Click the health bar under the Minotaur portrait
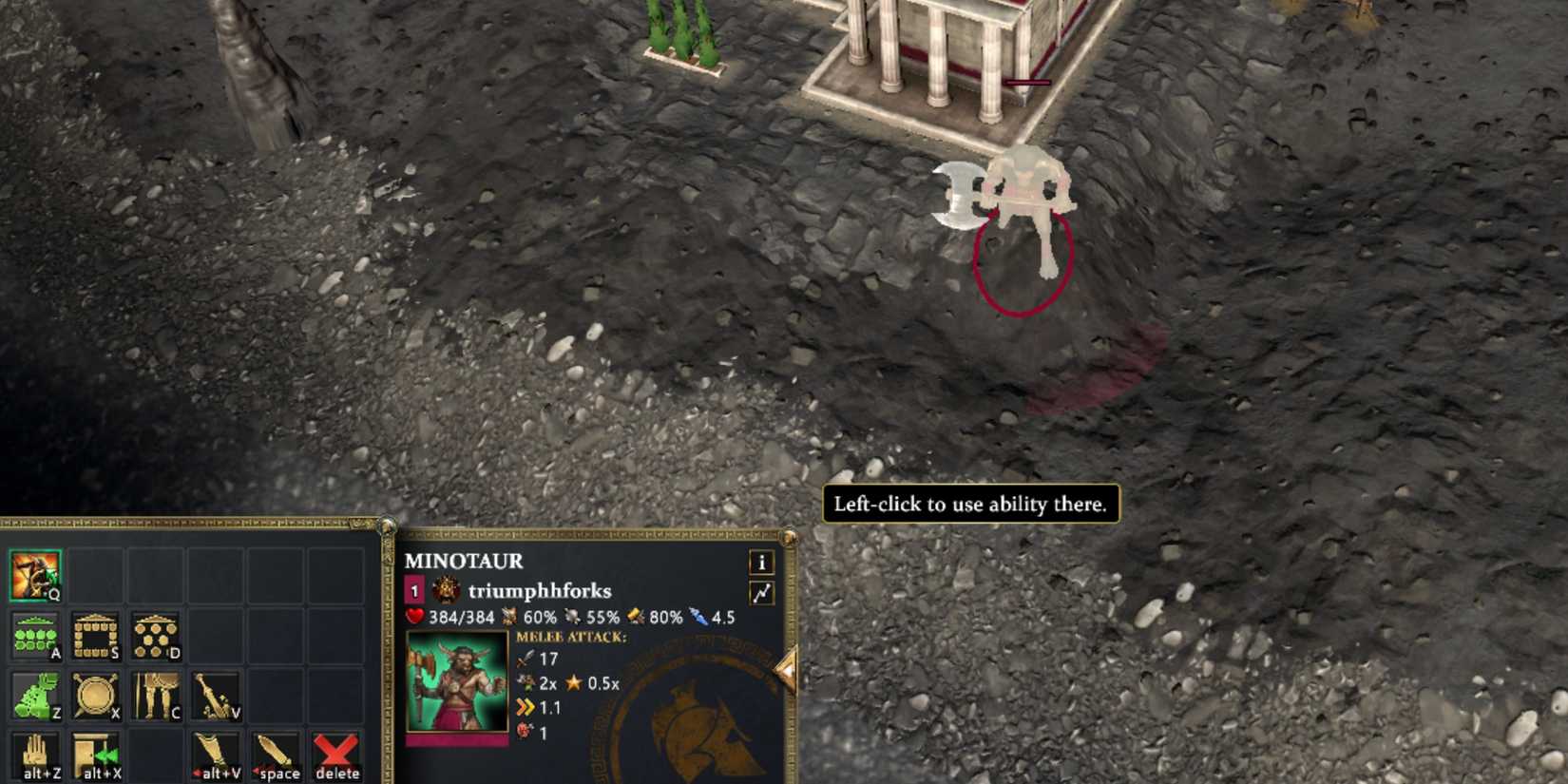This screenshot has width=1568, height=784. pyautogui.click(x=457, y=741)
